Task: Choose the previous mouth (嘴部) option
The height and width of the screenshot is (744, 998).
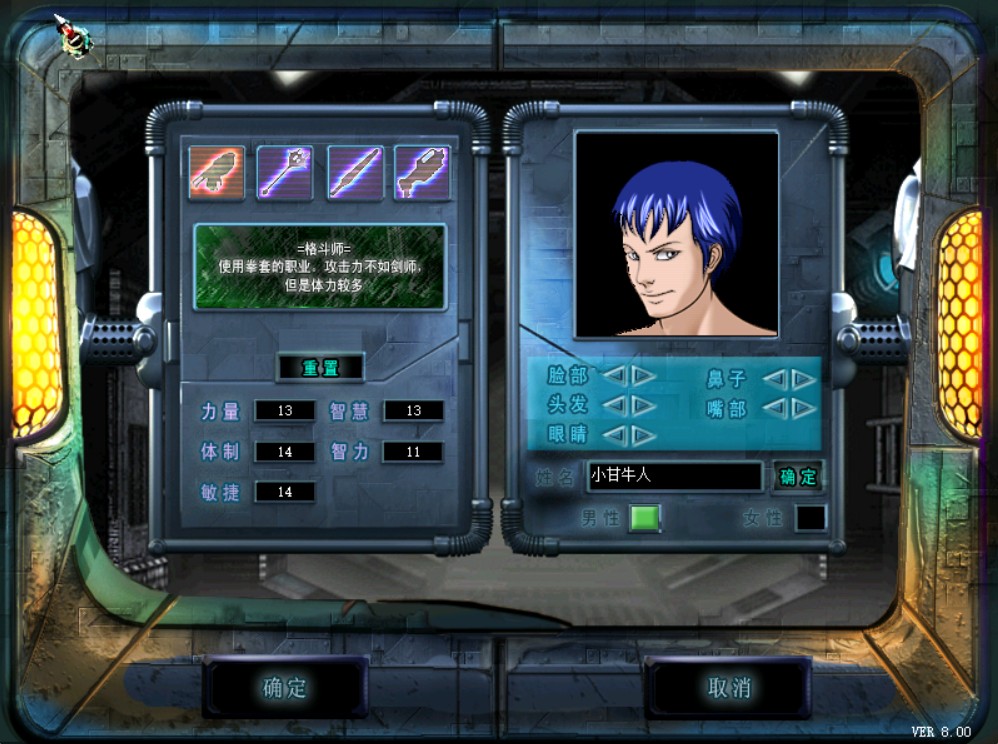Action: pyautogui.click(x=775, y=408)
